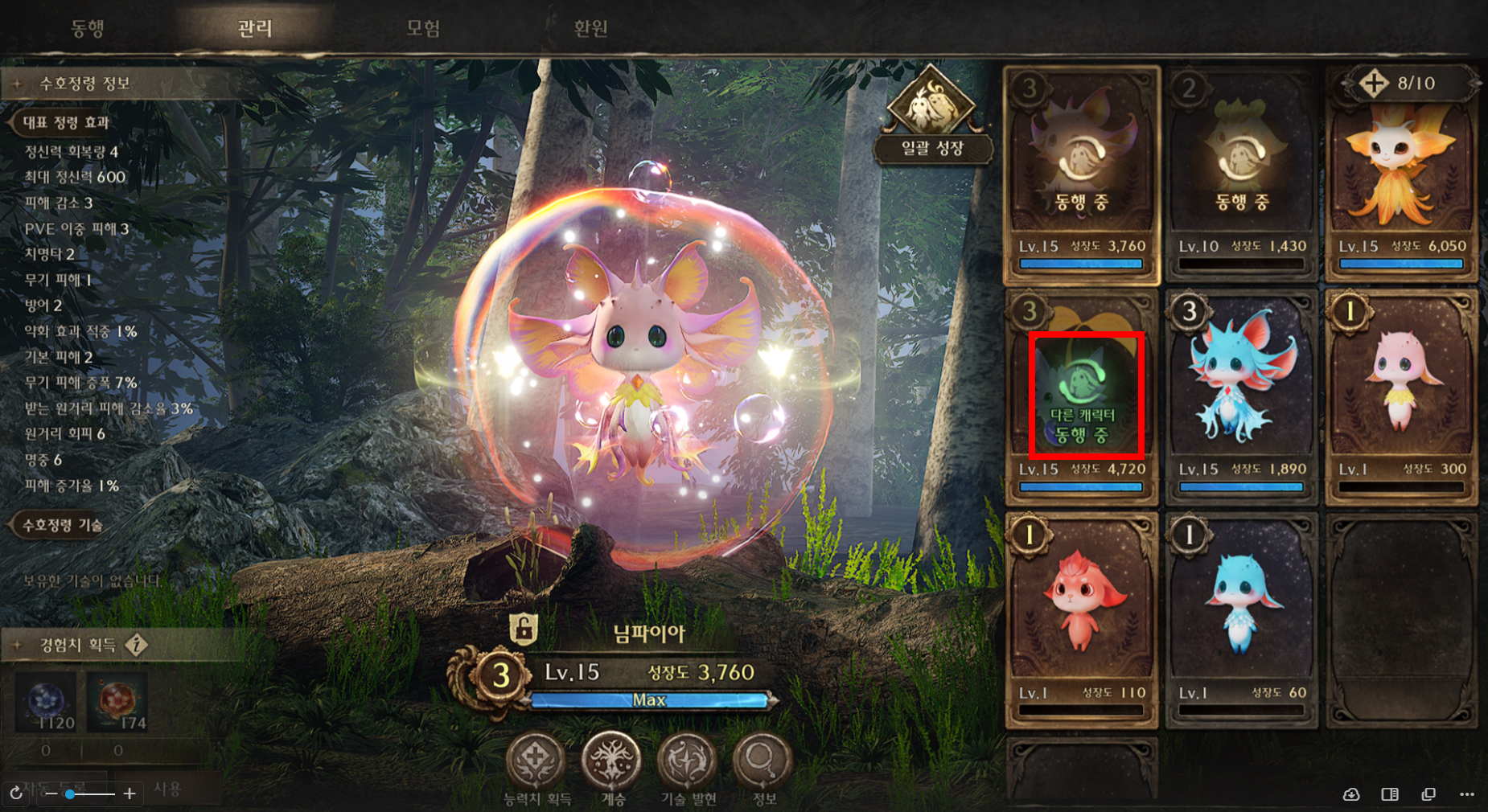This screenshot has height=812, width=1488.
Task: Select the 환원 tab
Action: point(590,29)
